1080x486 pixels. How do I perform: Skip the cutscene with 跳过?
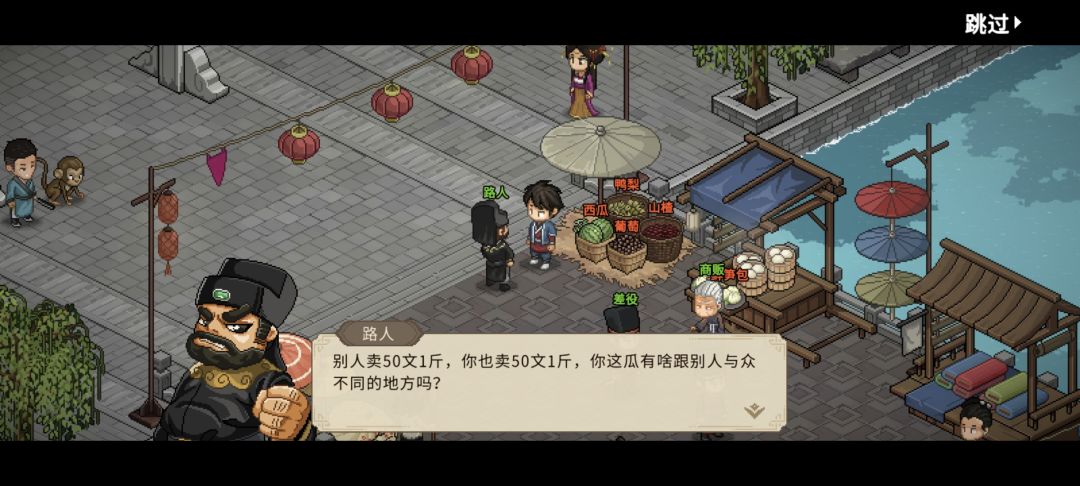[x=993, y=23]
